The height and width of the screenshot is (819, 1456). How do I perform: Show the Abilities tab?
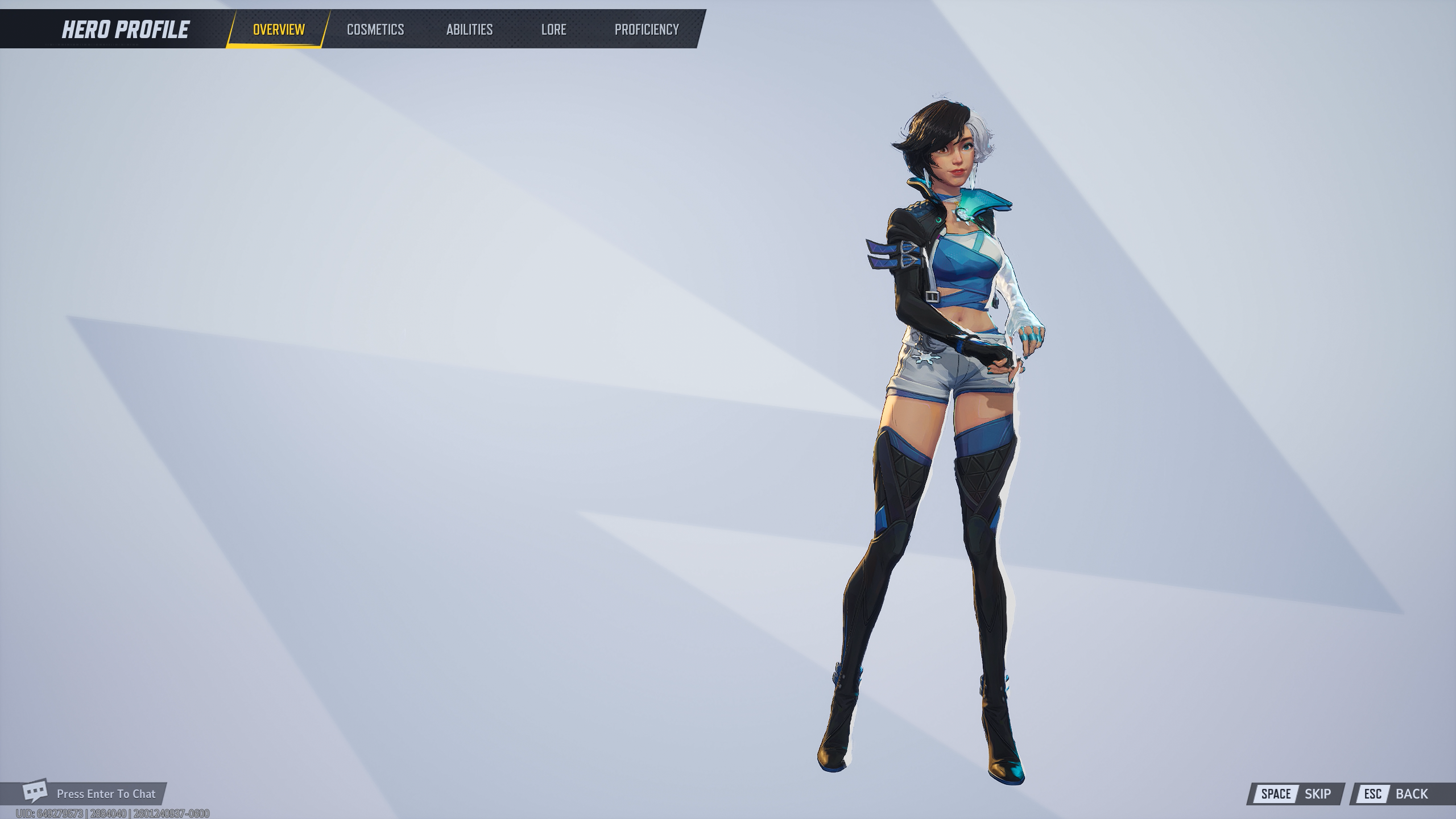[469, 30]
